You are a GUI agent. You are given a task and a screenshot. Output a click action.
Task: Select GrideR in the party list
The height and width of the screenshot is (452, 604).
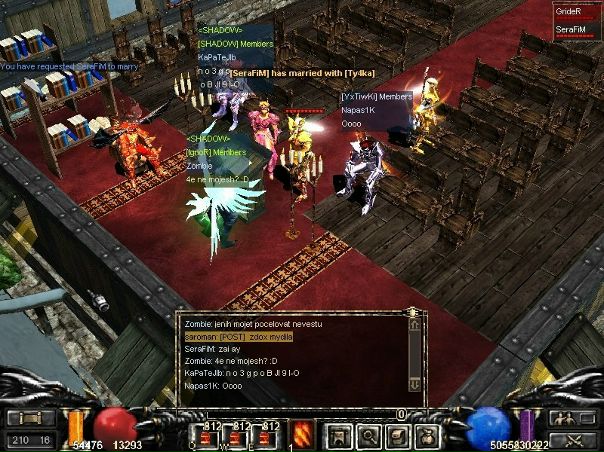coord(571,11)
